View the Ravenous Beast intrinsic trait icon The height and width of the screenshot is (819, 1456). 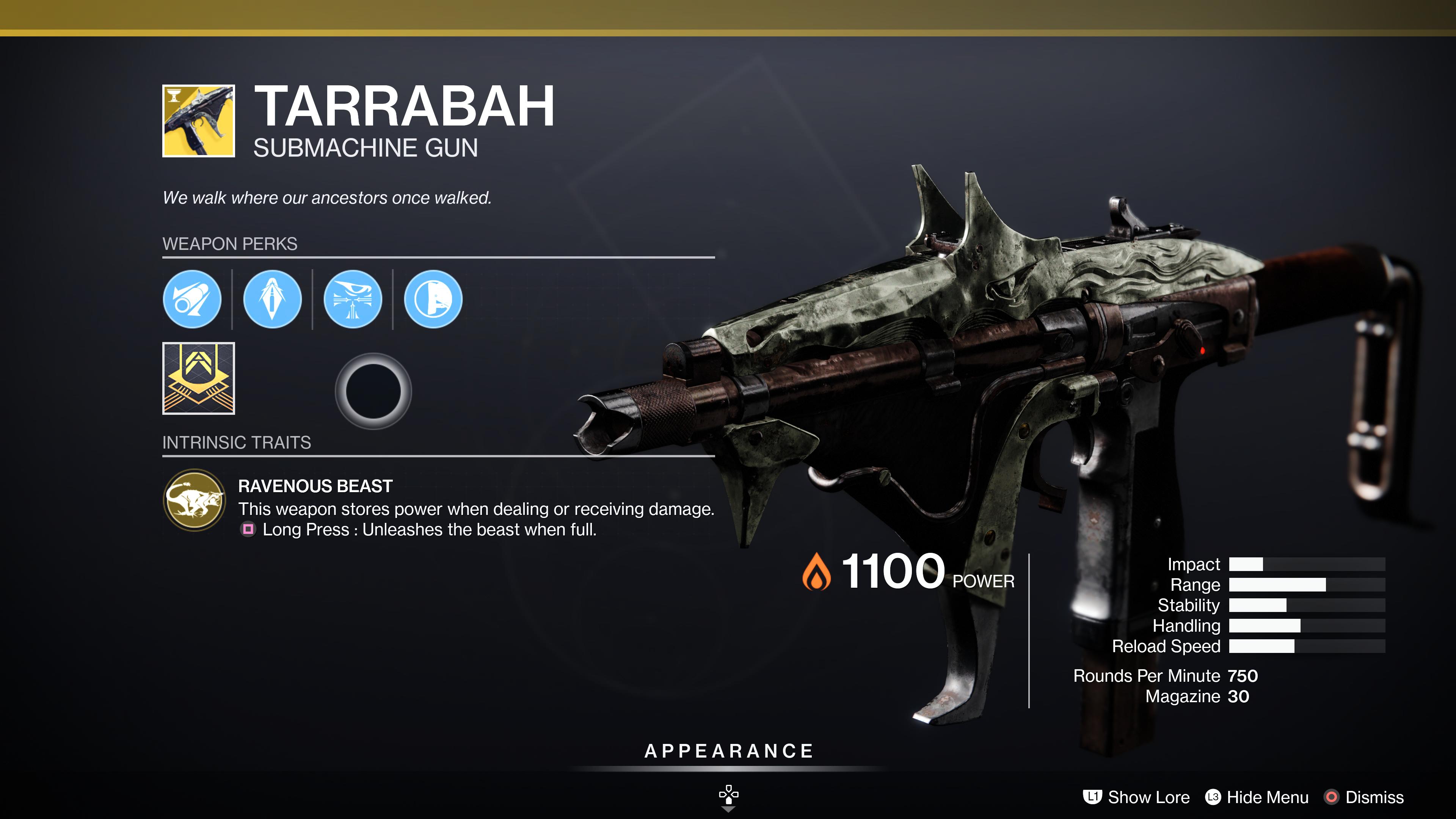coord(195,500)
